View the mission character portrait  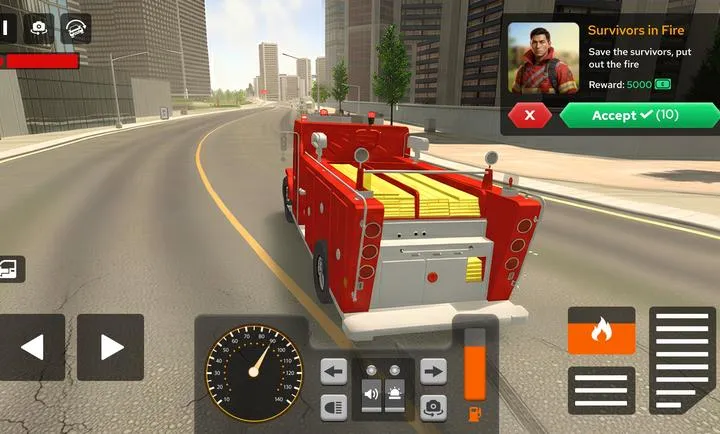pos(543,57)
